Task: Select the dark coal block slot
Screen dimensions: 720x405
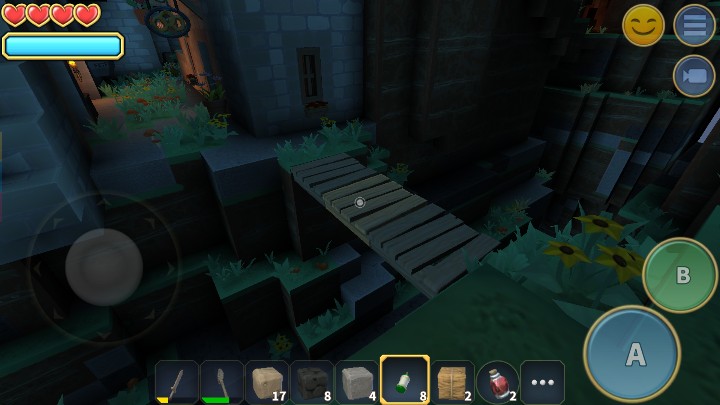Action: [312, 382]
